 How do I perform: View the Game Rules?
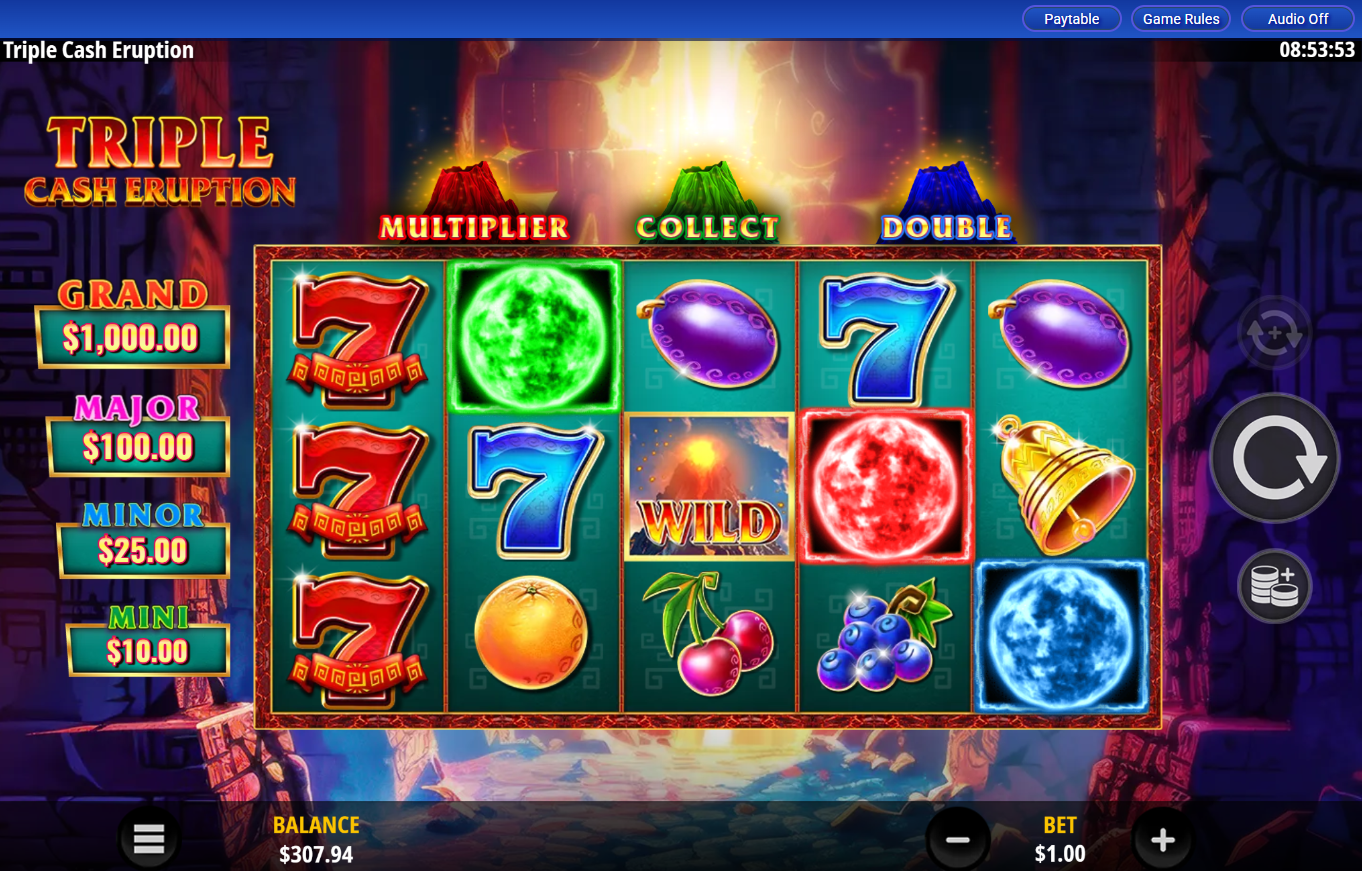click(x=1180, y=18)
